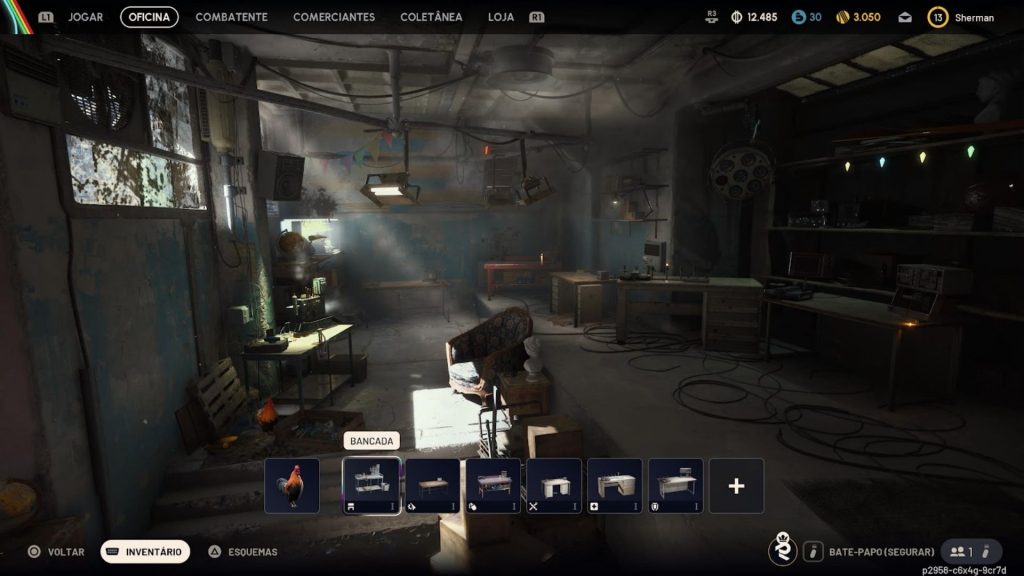The image size is (1024, 576).
Task: Select the plain wooden table station
Action: 432,486
